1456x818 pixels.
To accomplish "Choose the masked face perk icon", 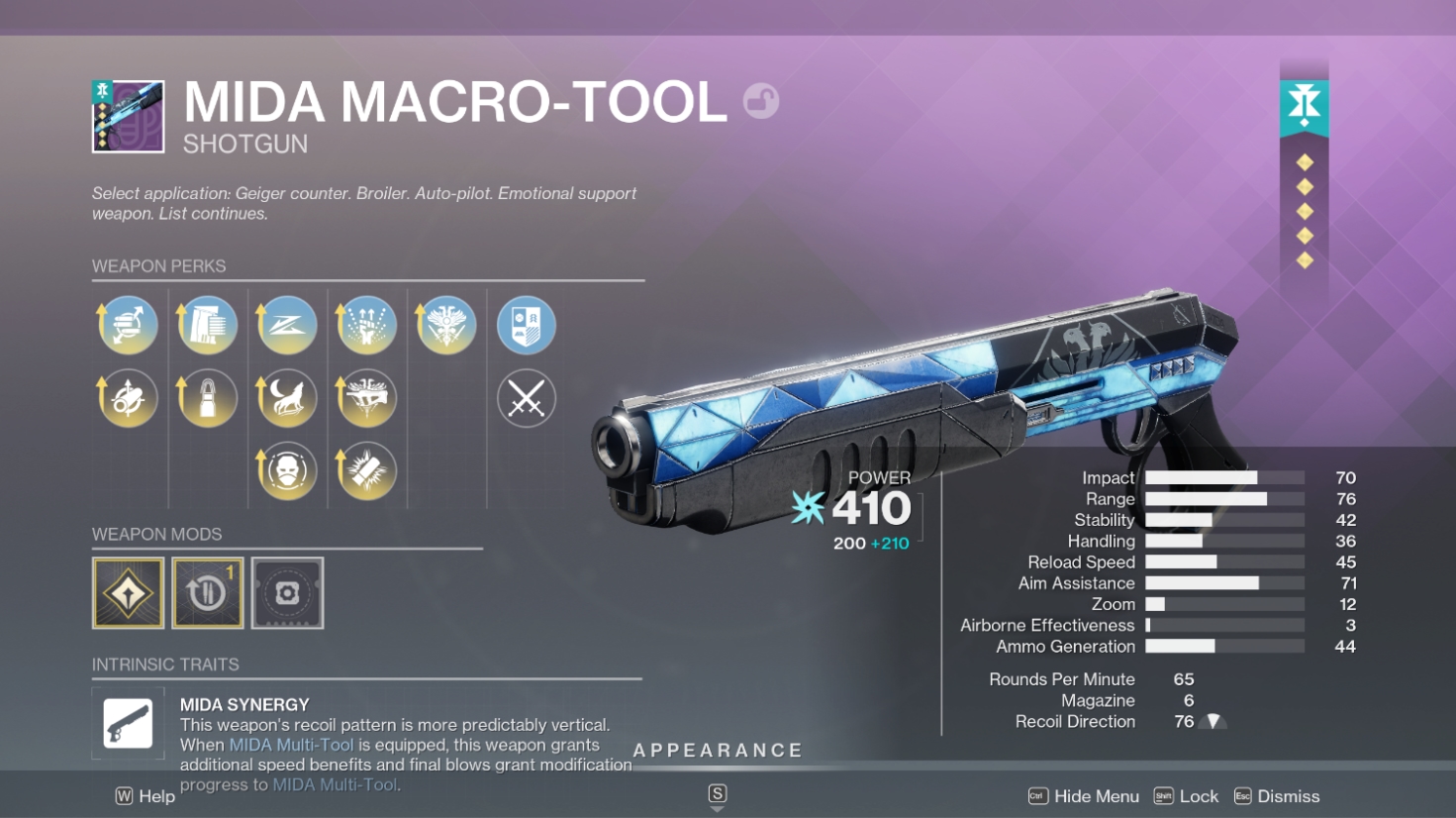I will (x=287, y=470).
